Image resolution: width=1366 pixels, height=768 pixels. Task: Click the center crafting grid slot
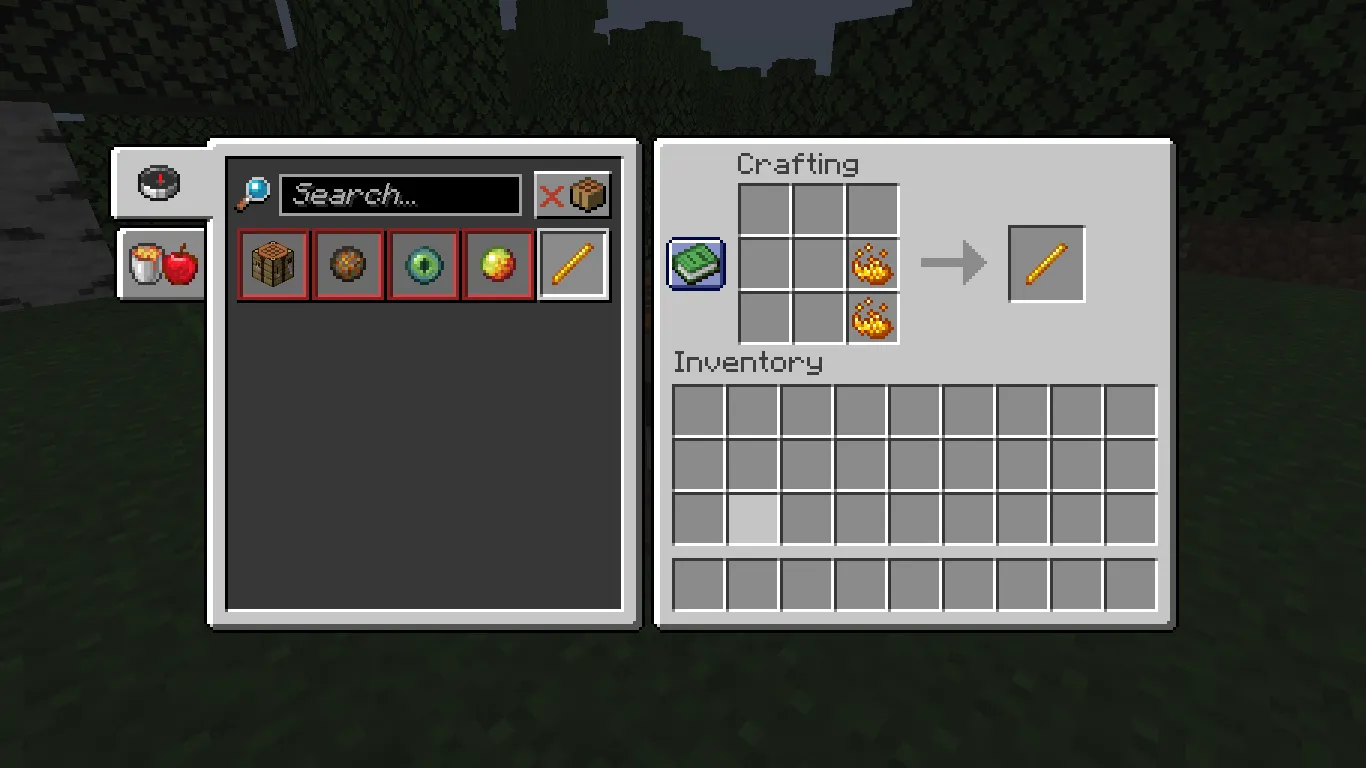[x=819, y=264]
